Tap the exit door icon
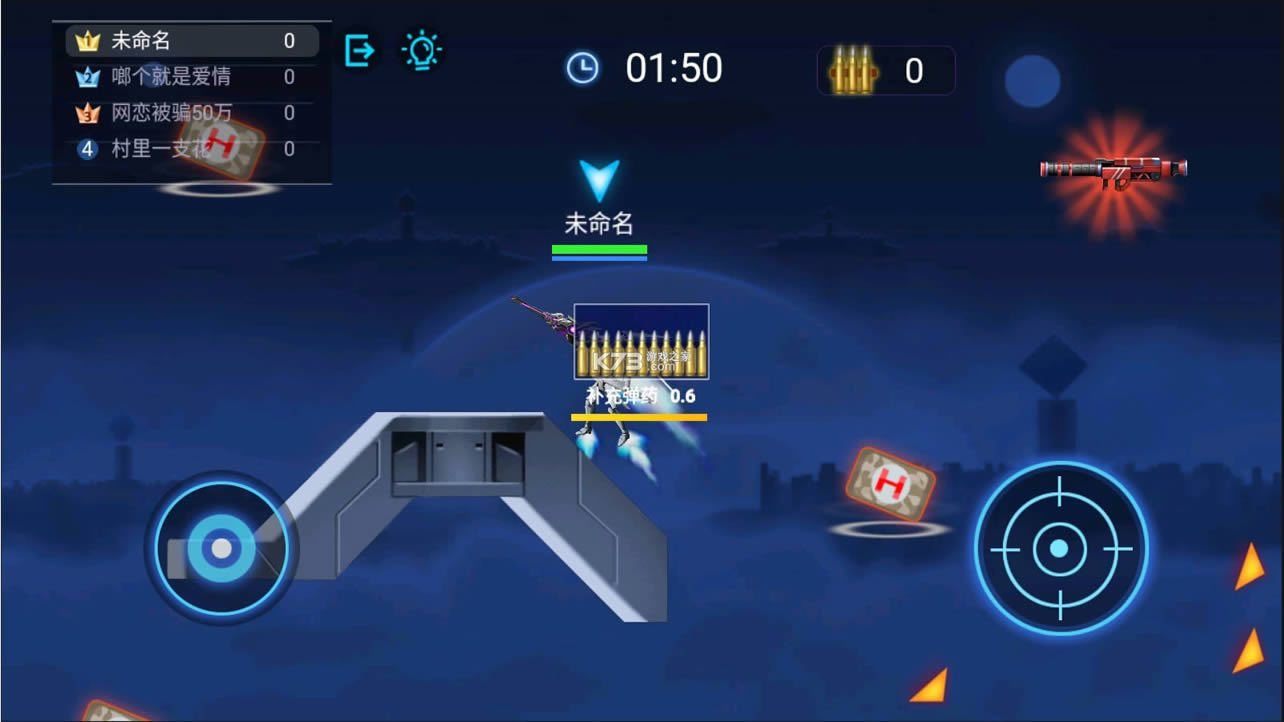The width and height of the screenshot is (1284, 722). coord(359,48)
